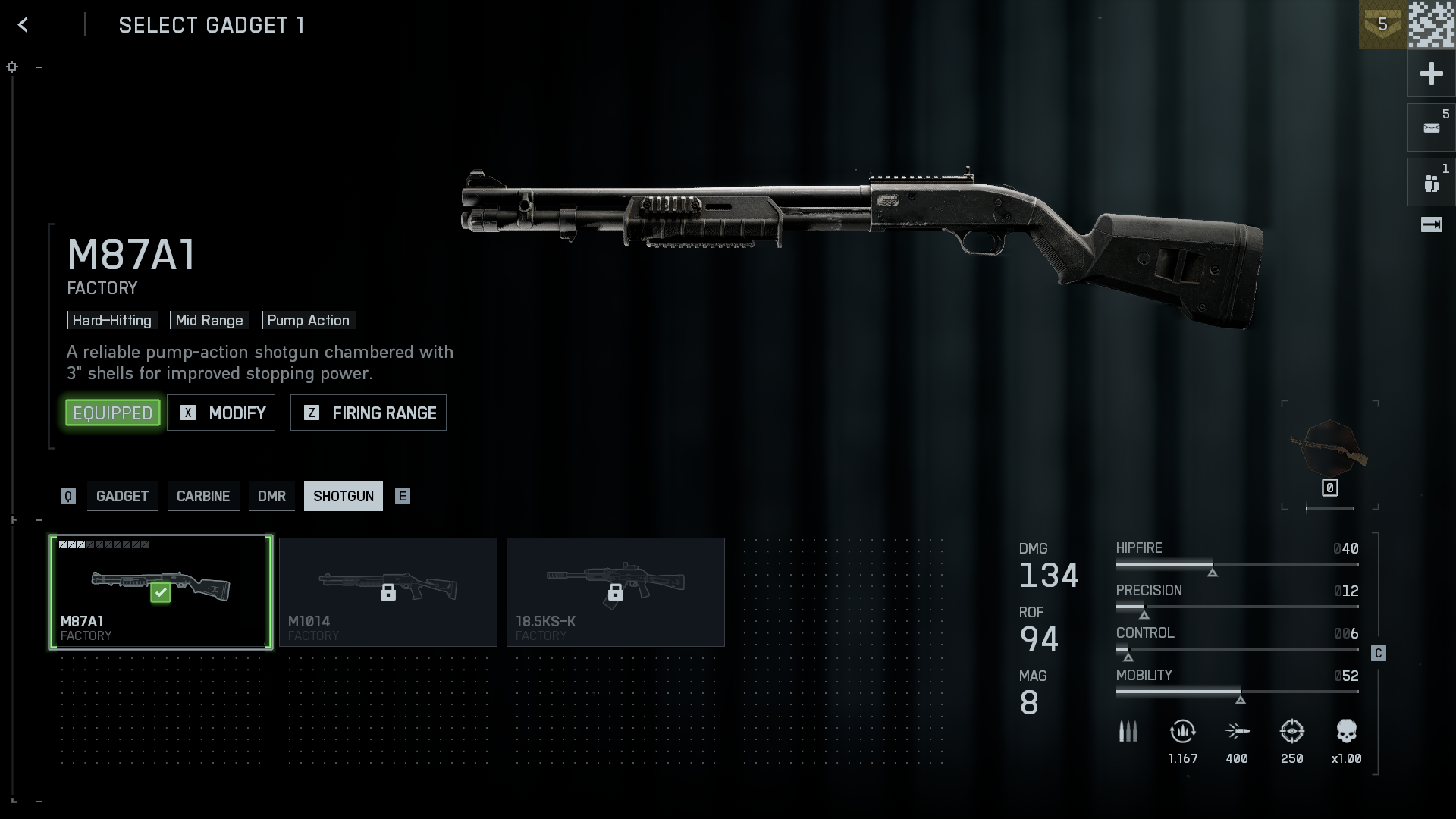The image size is (1456, 819).
Task: Open the squad members icon
Action: 1431,183
